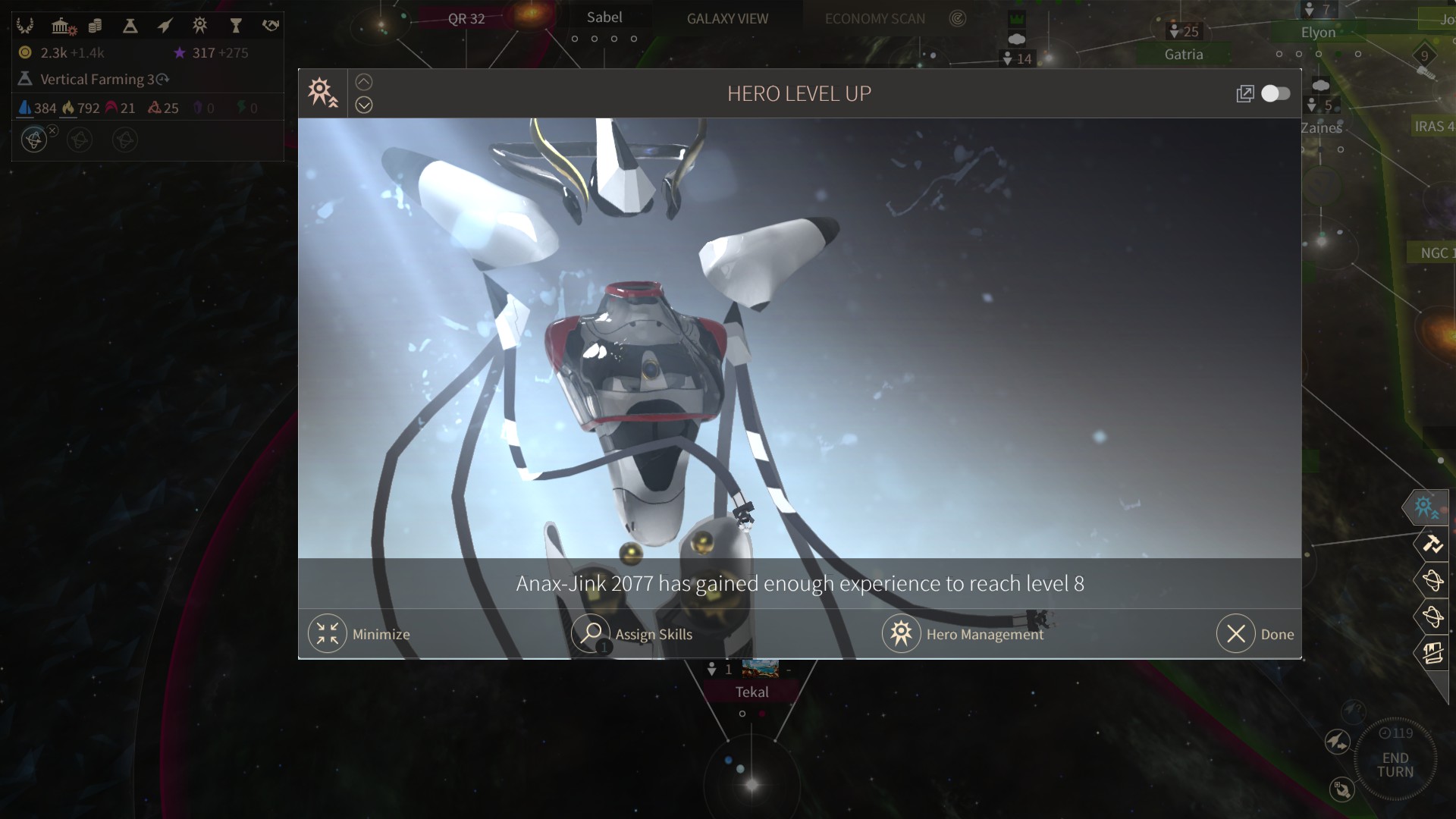Show the next notification with down arrow
This screenshot has height=819, width=1456.
click(364, 105)
